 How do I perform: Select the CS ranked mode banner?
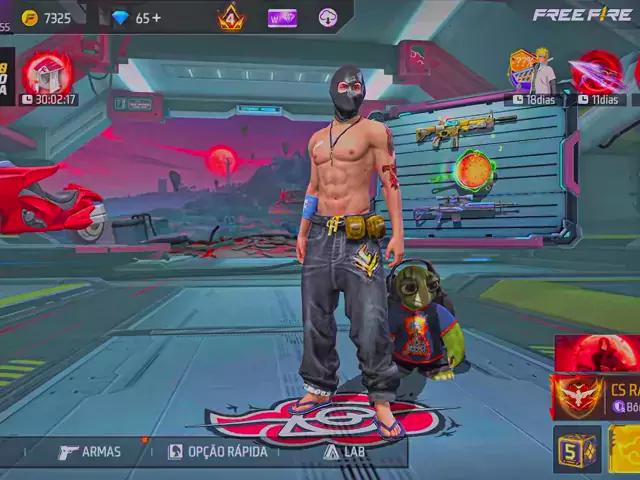click(596, 397)
